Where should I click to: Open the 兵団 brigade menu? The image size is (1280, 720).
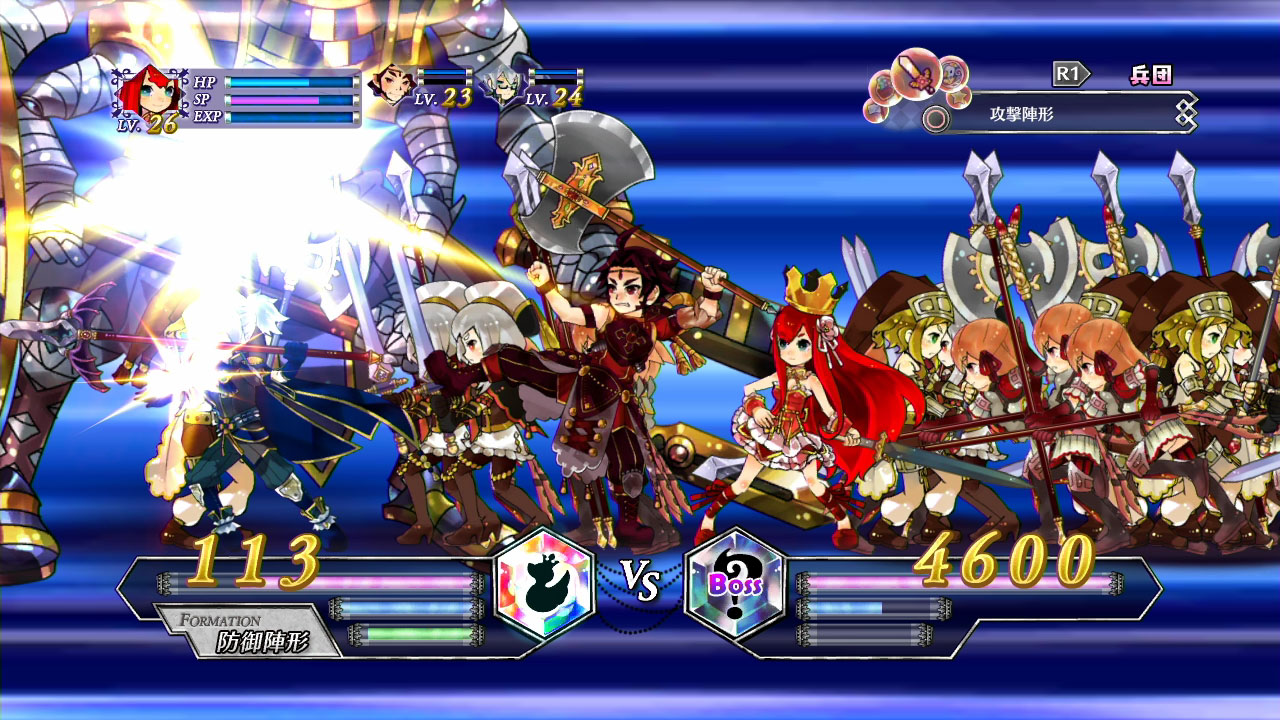click(x=1152, y=73)
